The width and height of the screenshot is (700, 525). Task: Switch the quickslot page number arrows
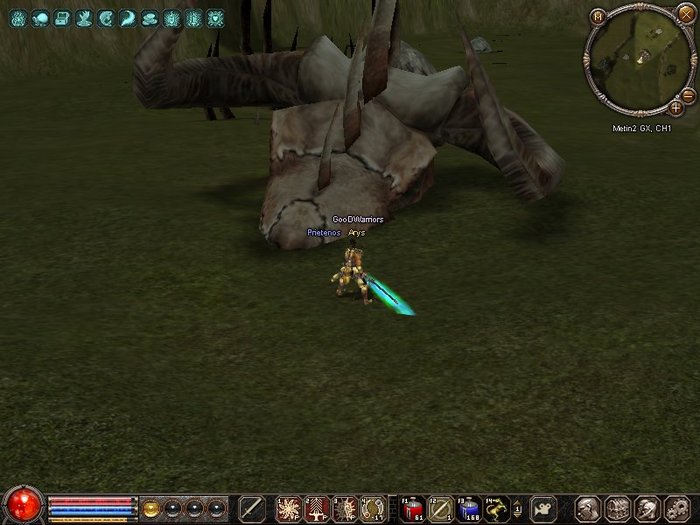pyautogui.click(x=519, y=509)
